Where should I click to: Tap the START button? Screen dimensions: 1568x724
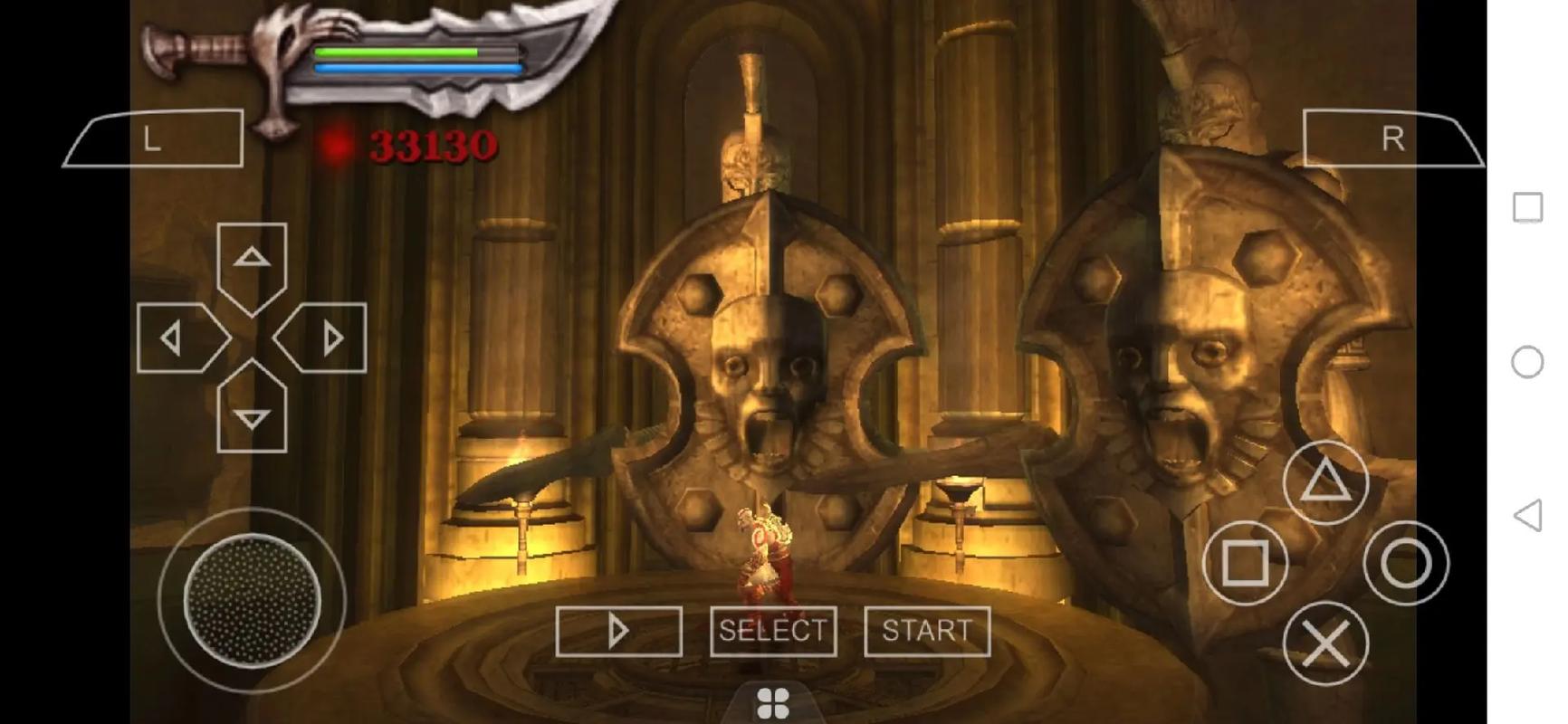pyautogui.click(x=927, y=631)
